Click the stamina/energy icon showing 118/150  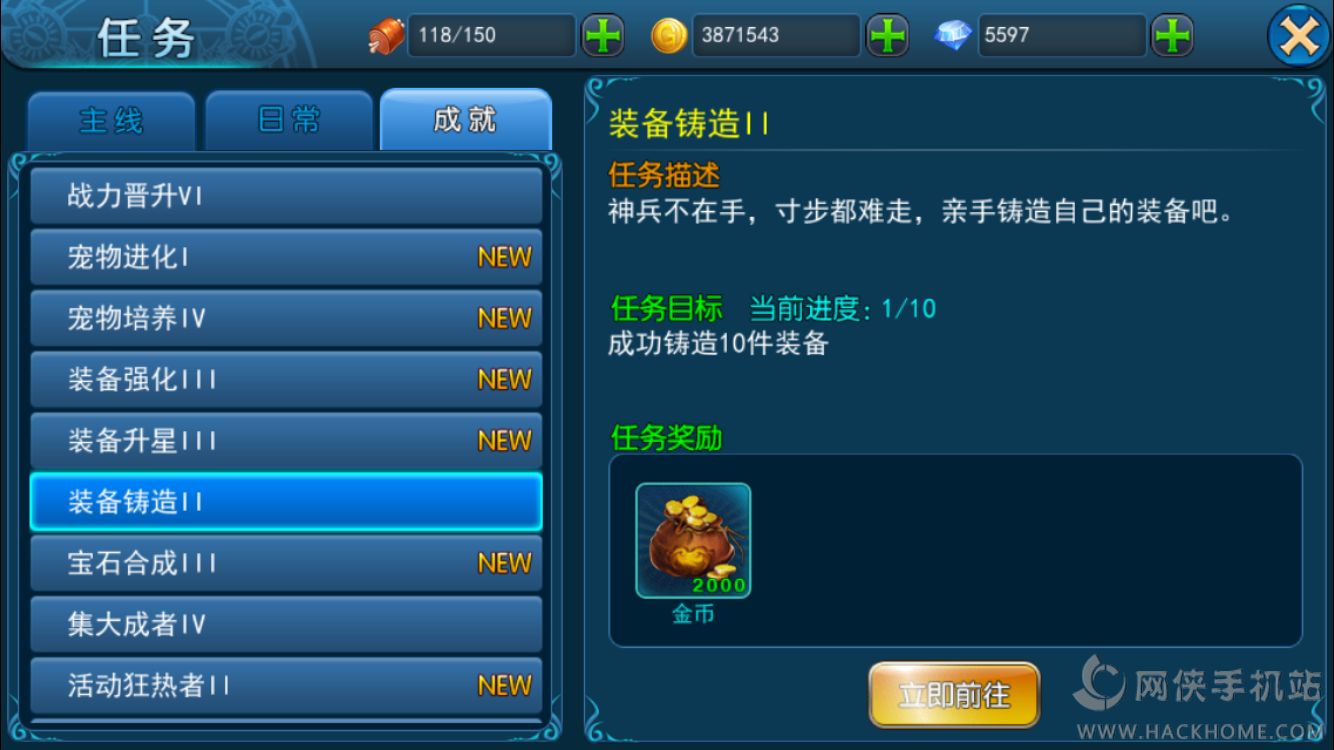tap(383, 35)
